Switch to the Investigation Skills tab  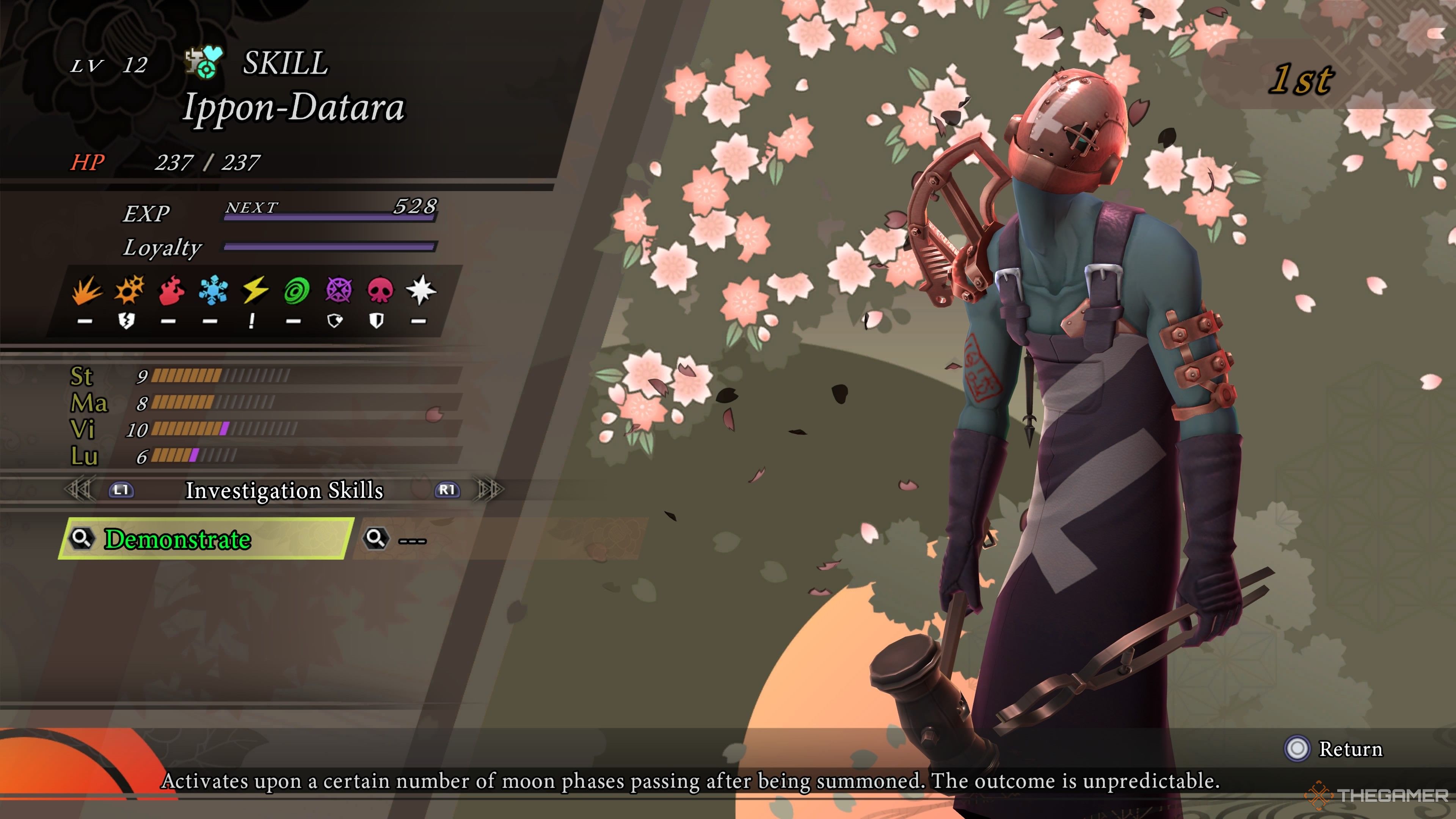284,490
